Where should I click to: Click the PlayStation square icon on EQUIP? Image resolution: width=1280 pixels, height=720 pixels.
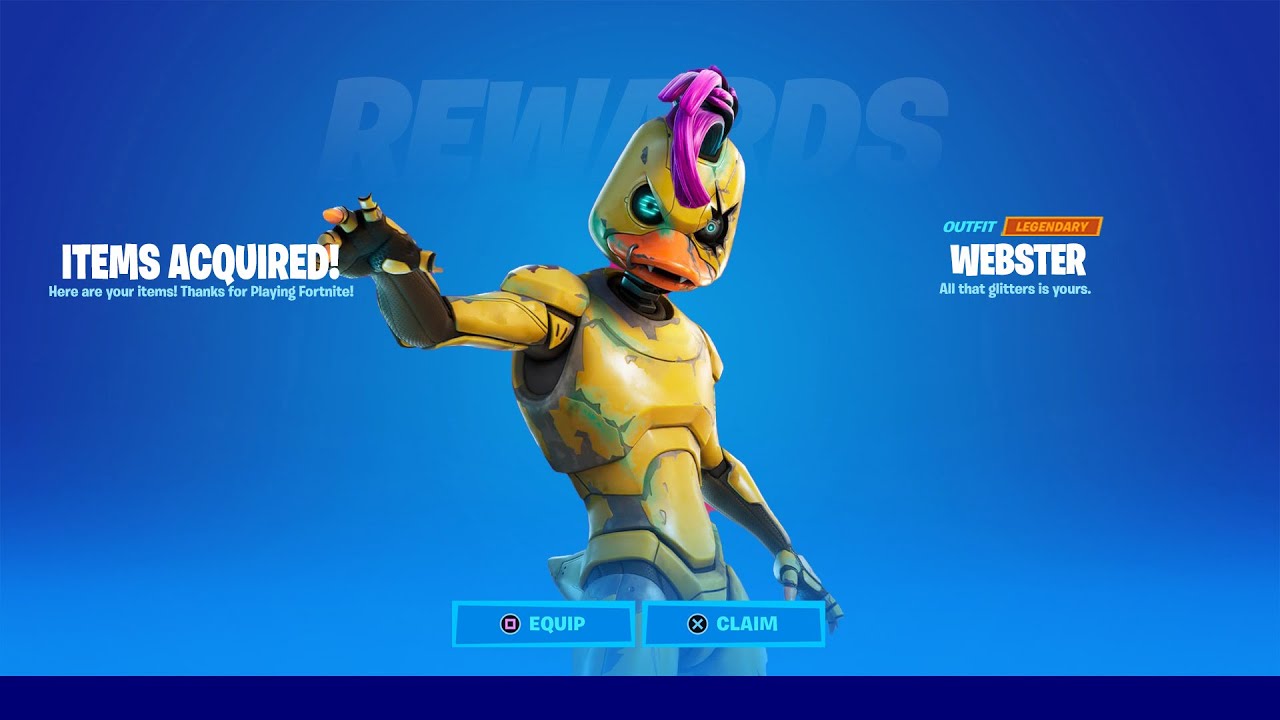click(x=510, y=624)
